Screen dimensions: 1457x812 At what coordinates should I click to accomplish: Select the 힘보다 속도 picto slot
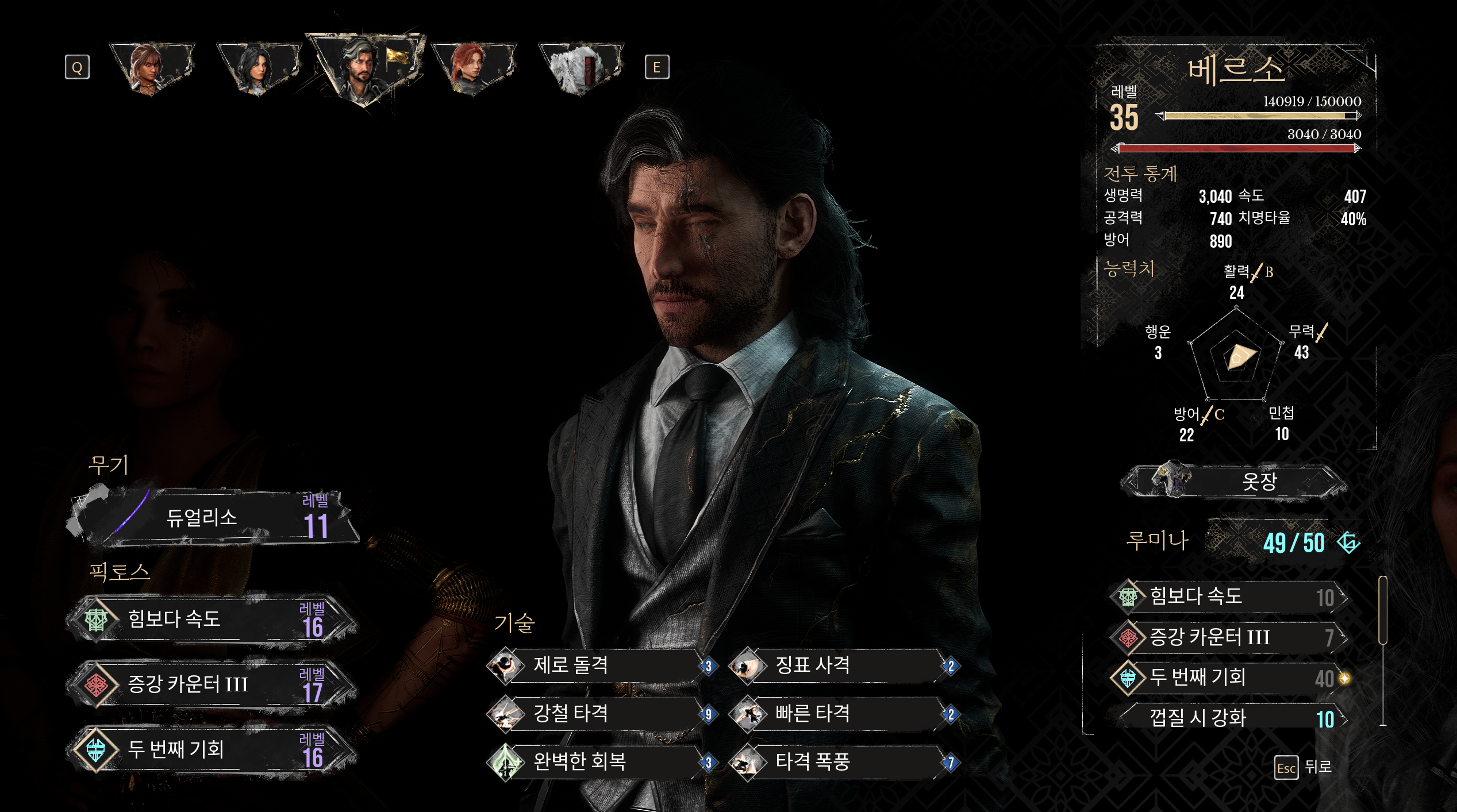tap(213, 619)
